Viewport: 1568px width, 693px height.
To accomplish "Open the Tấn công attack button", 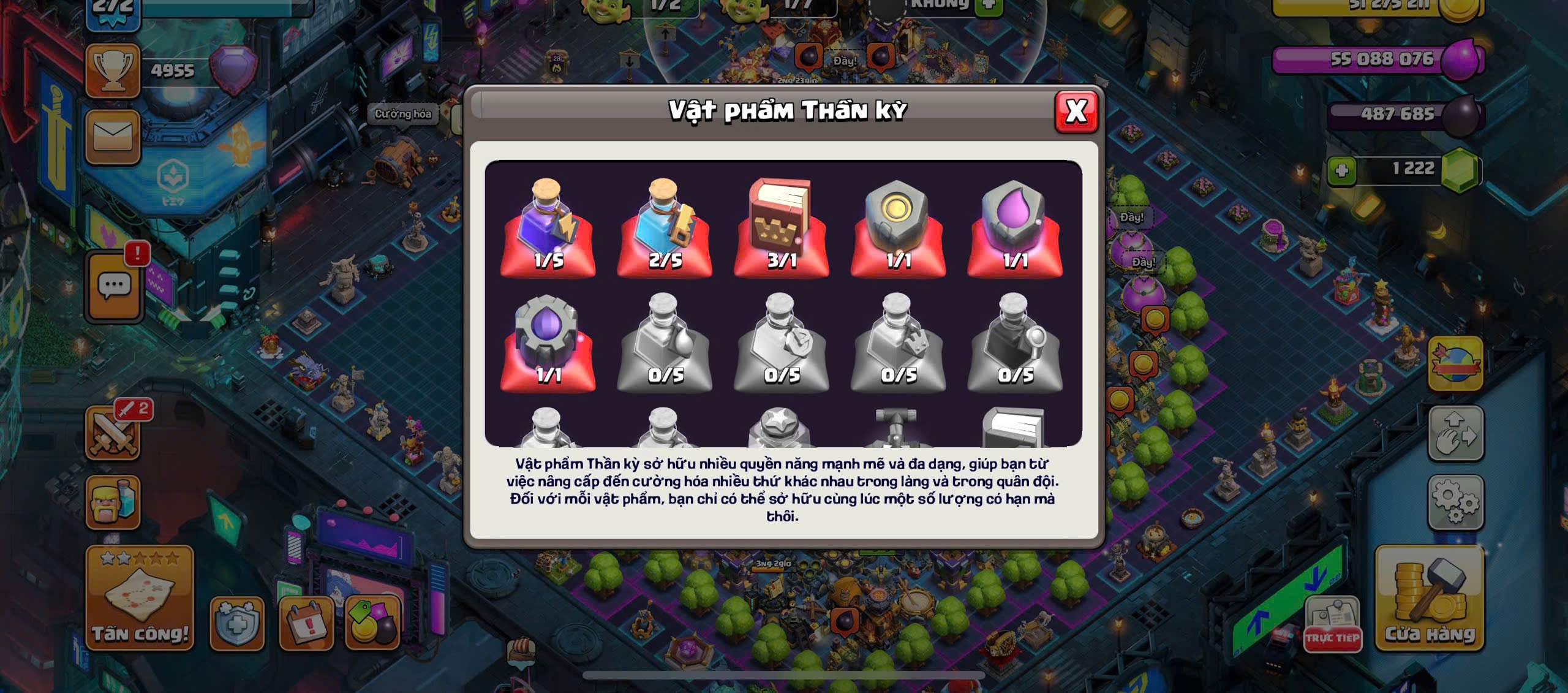I will click(140, 597).
